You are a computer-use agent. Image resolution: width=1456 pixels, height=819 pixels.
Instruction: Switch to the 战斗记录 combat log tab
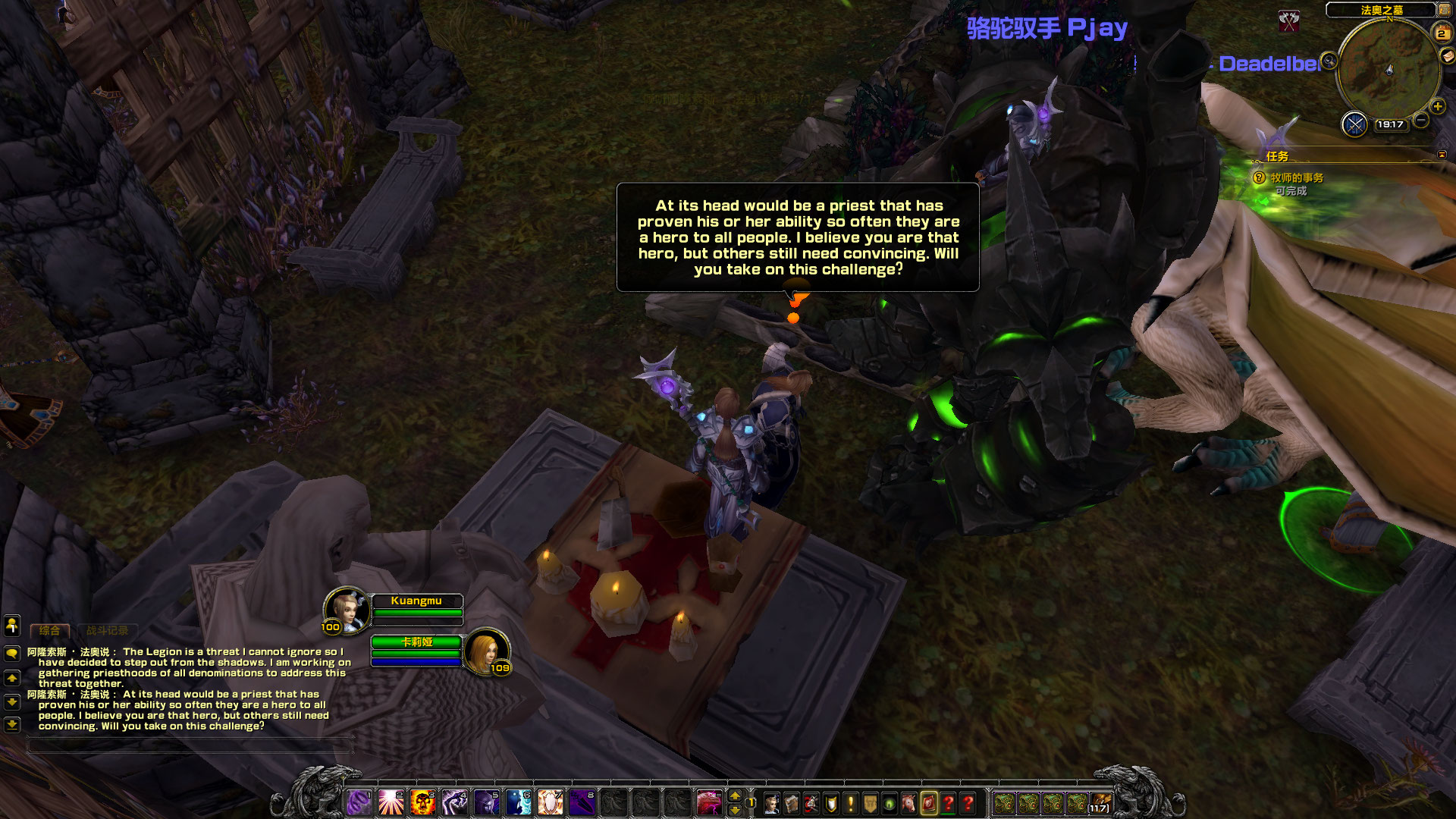(107, 630)
